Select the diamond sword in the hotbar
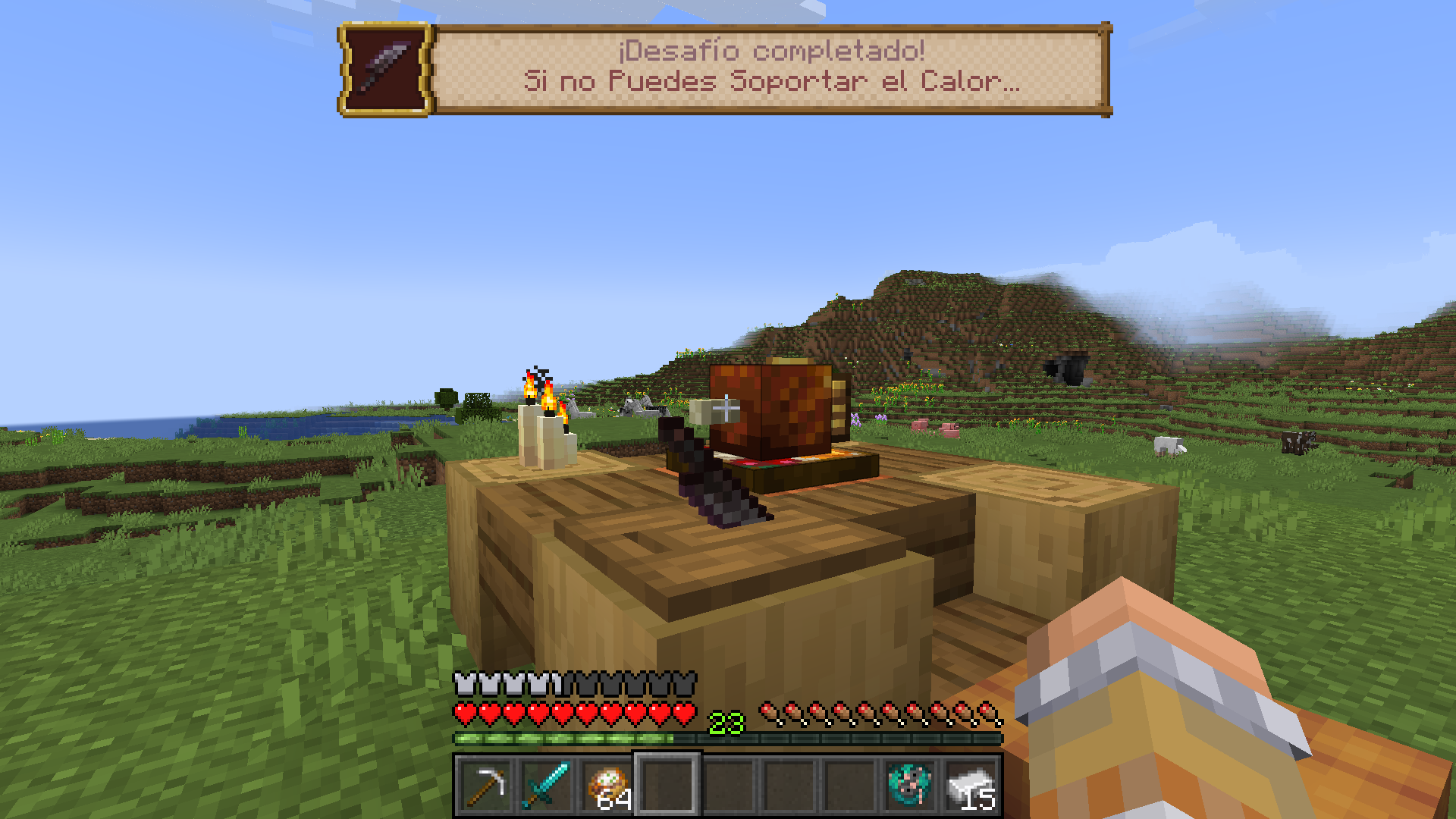 click(x=548, y=783)
